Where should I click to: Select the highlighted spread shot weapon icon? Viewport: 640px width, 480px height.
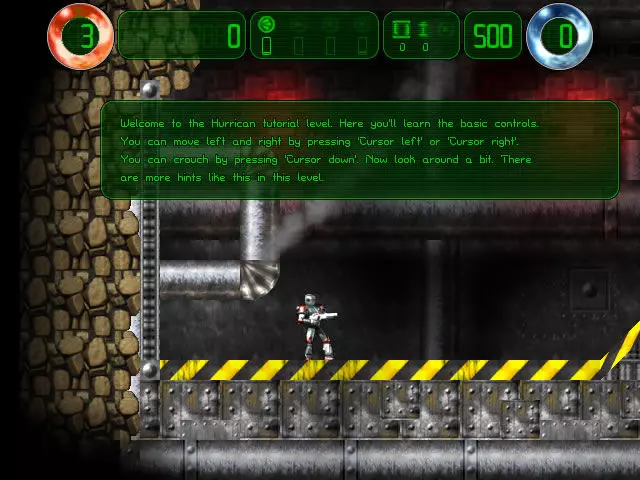(267, 24)
